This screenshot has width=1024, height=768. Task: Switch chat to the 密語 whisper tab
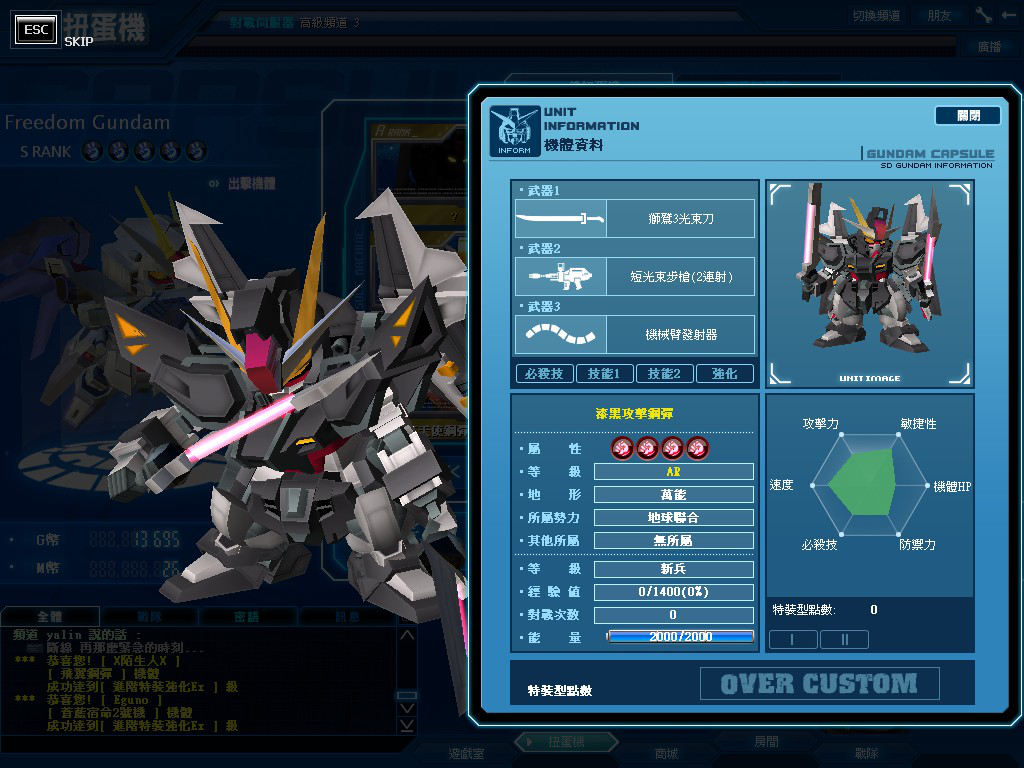[x=246, y=617]
